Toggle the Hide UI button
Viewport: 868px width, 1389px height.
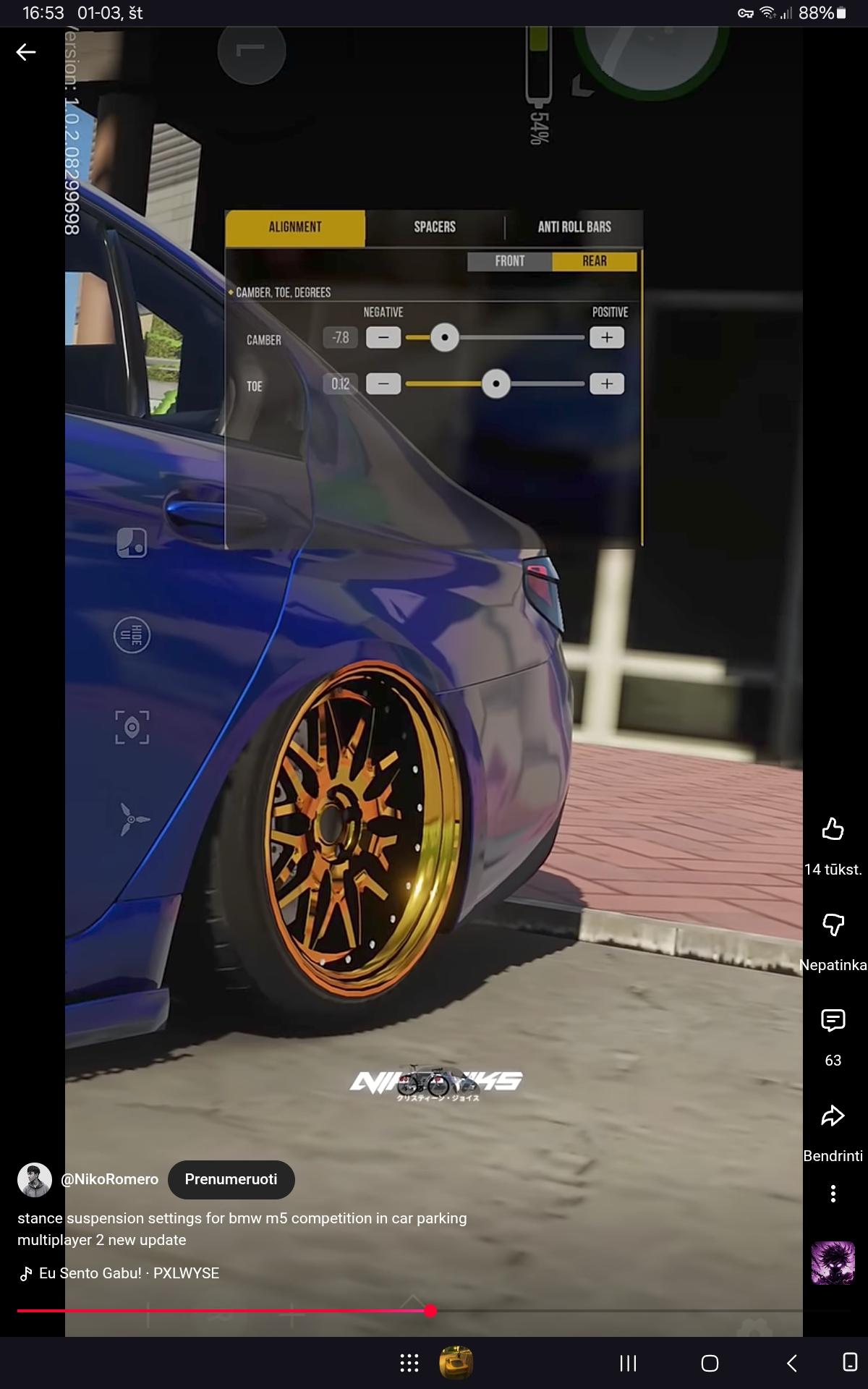[132, 635]
